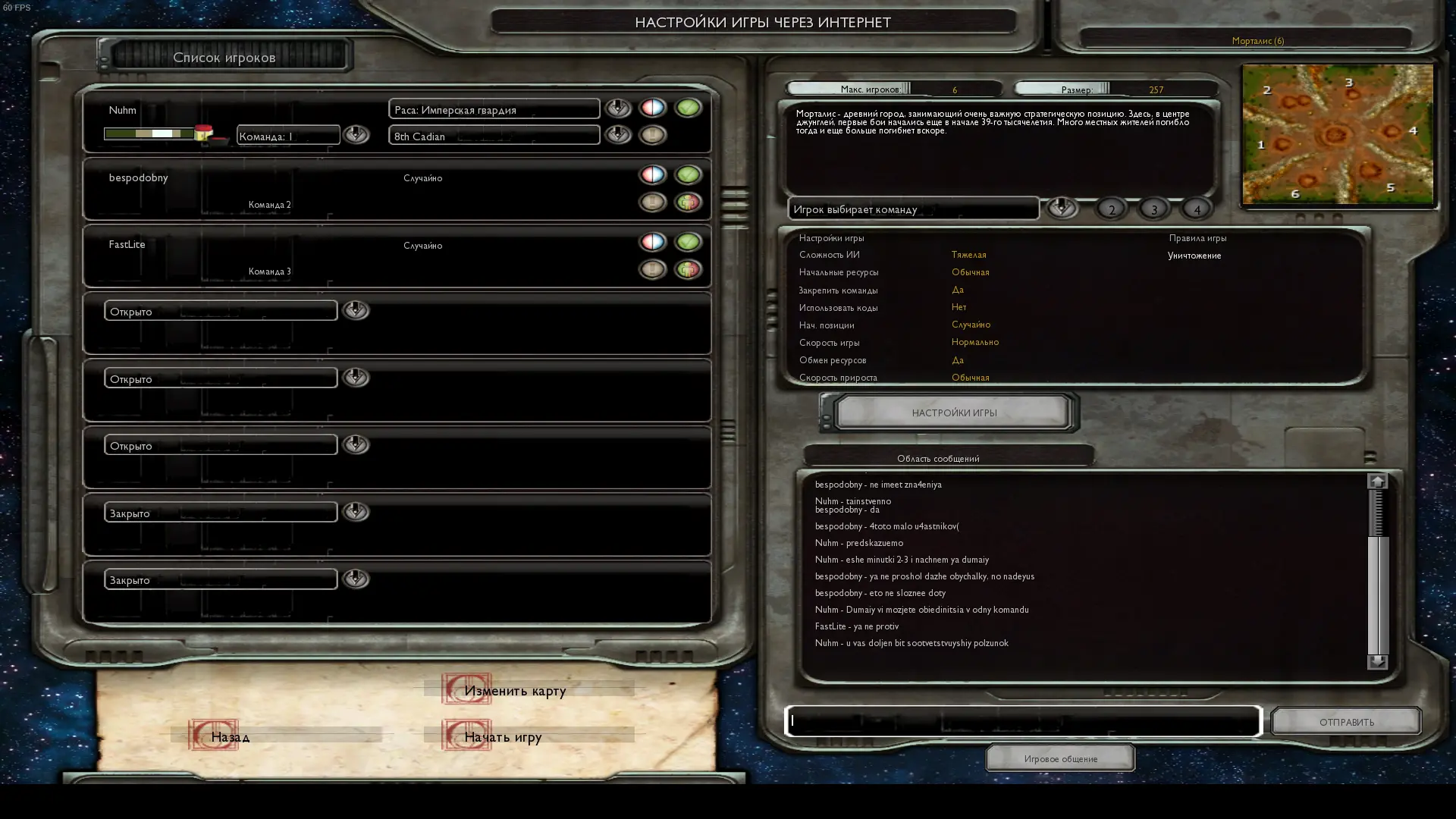The height and width of the screenshot is (819, 1456).
Task: Focus the chat message input field
Action: pyautogui.click(x=1022, y=721)
